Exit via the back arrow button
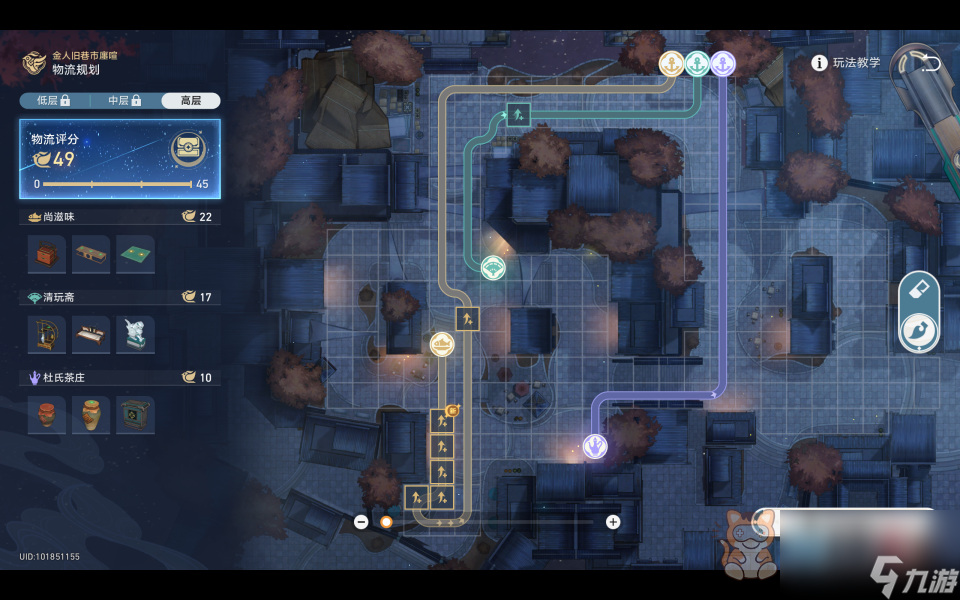This screenshot has height=600, width=960. pyautogui.click(x=929, y=63)
